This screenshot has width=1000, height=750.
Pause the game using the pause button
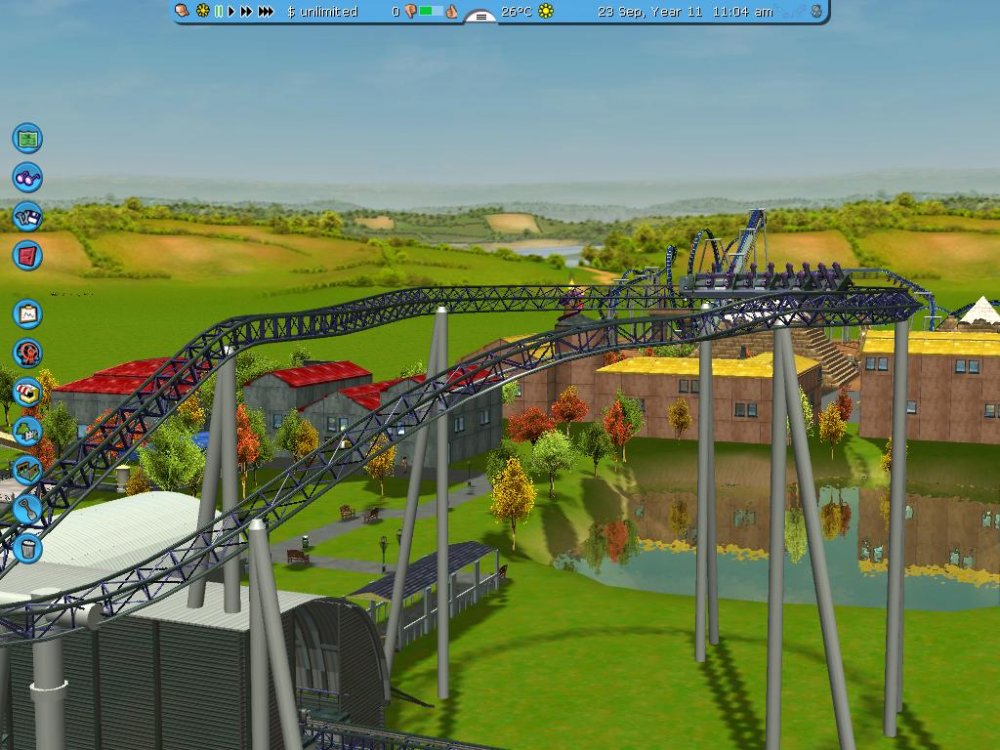point(218,11)
